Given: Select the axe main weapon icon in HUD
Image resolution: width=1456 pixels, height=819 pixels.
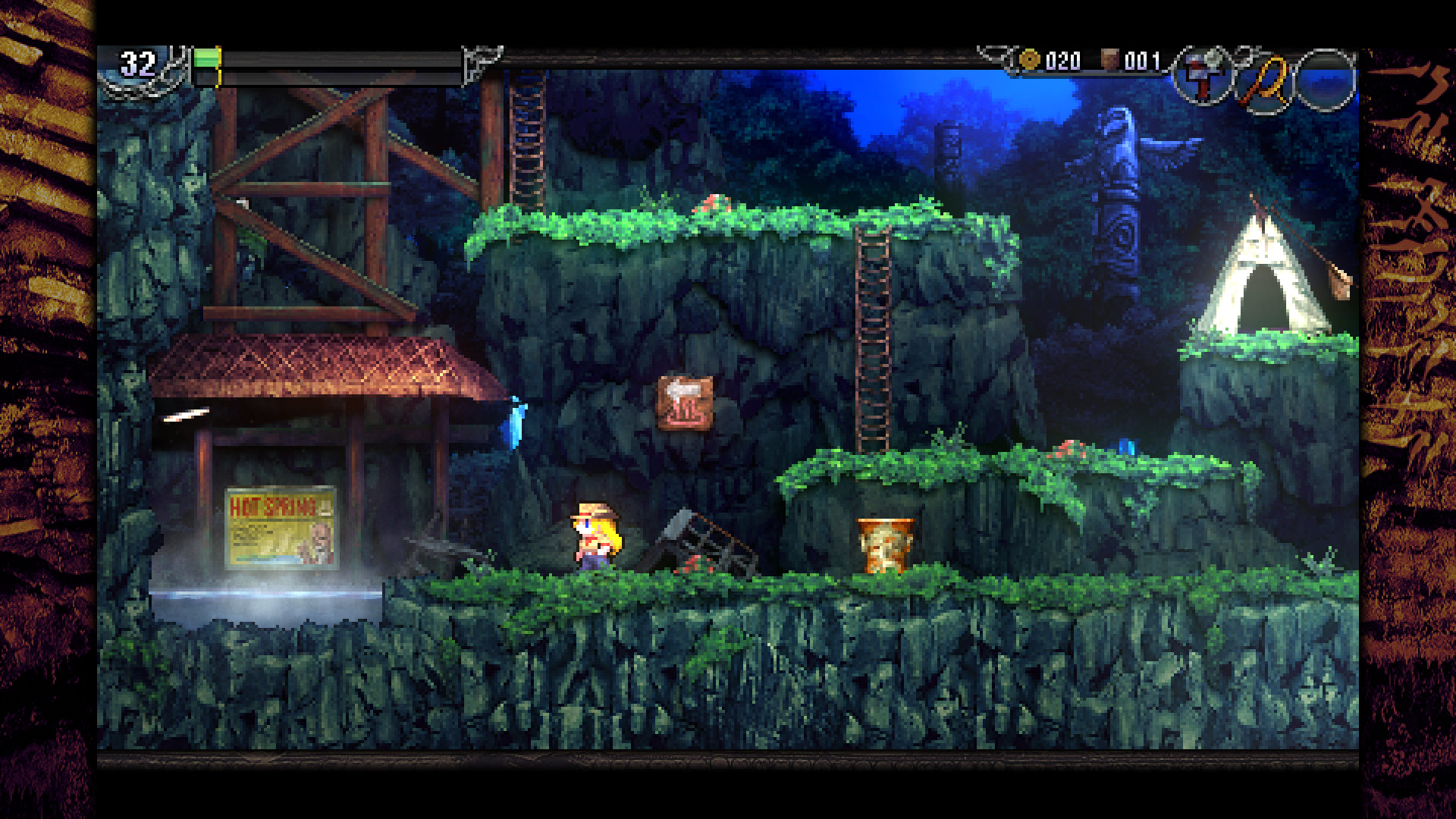Looking at the screenshot, I should [1202, 76].
